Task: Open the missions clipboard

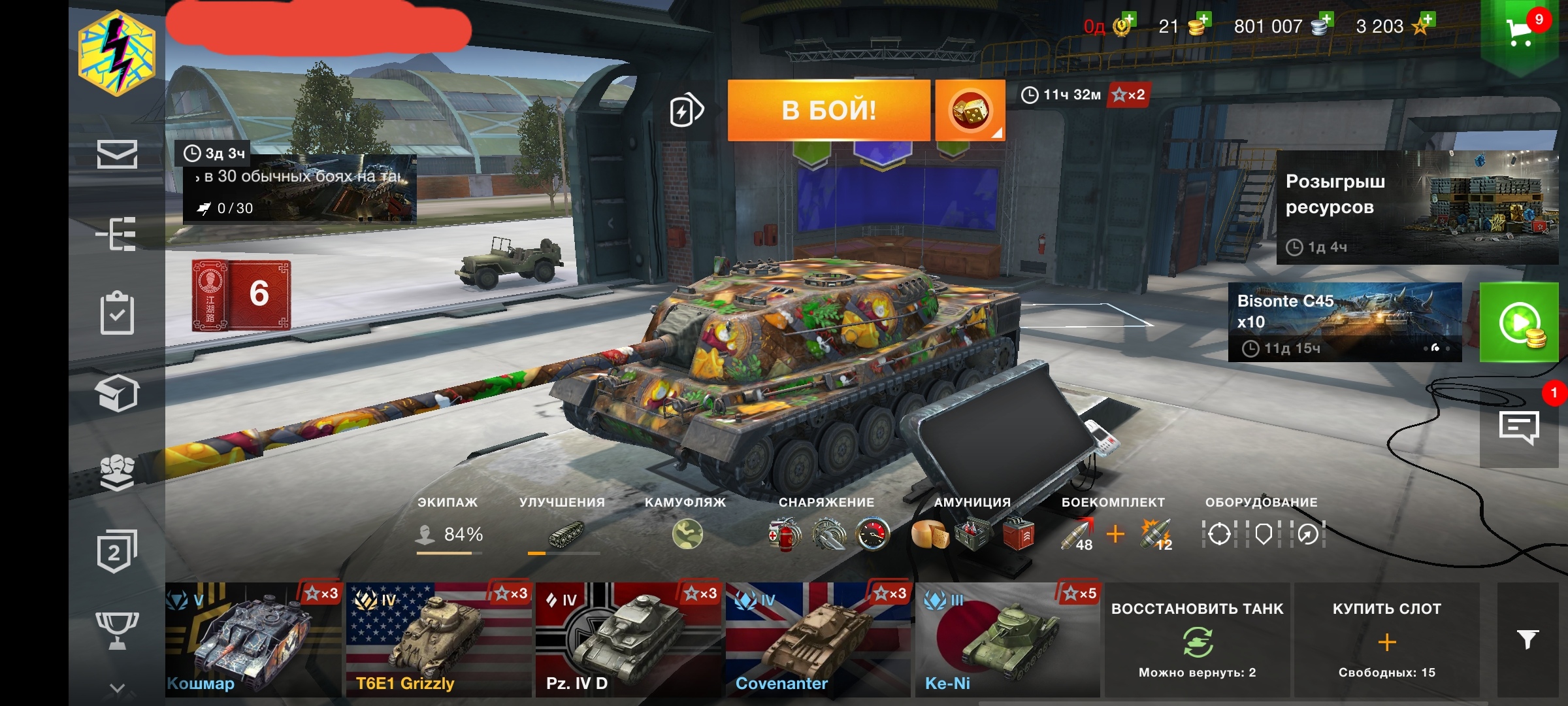Action: (x=117, y=313)
